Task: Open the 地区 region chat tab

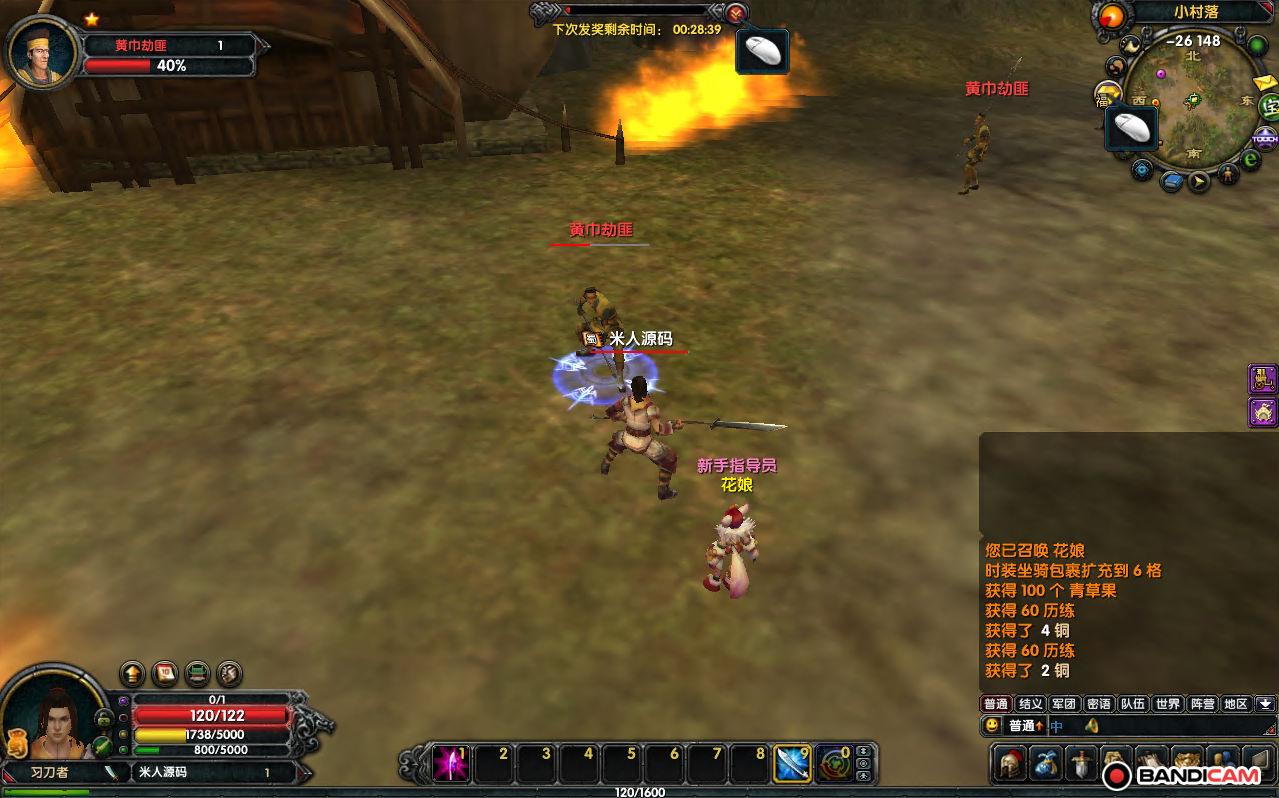Action: coord(1236,704)
